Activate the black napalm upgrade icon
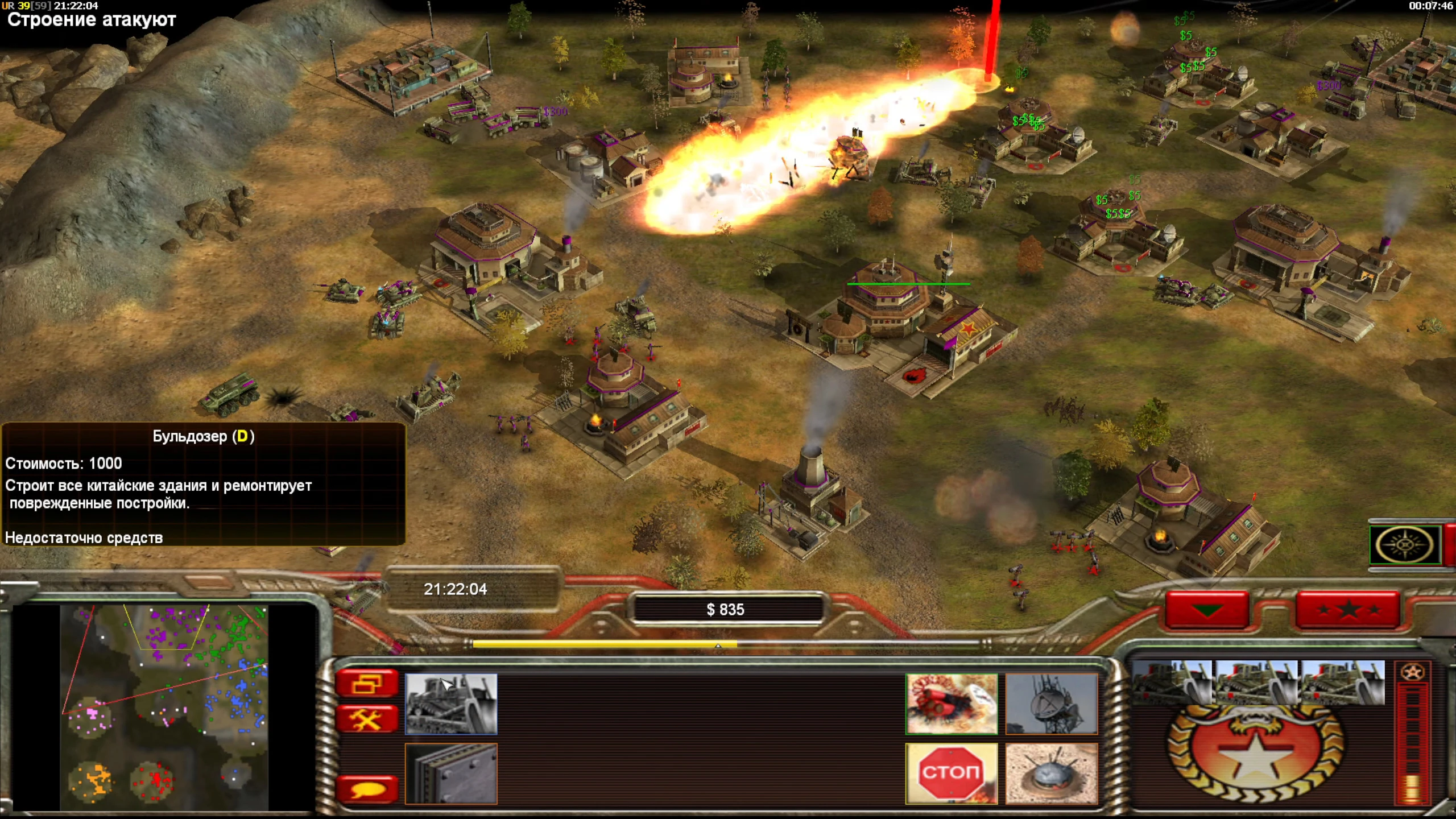The image size is (1456, 819). [951, 704]
